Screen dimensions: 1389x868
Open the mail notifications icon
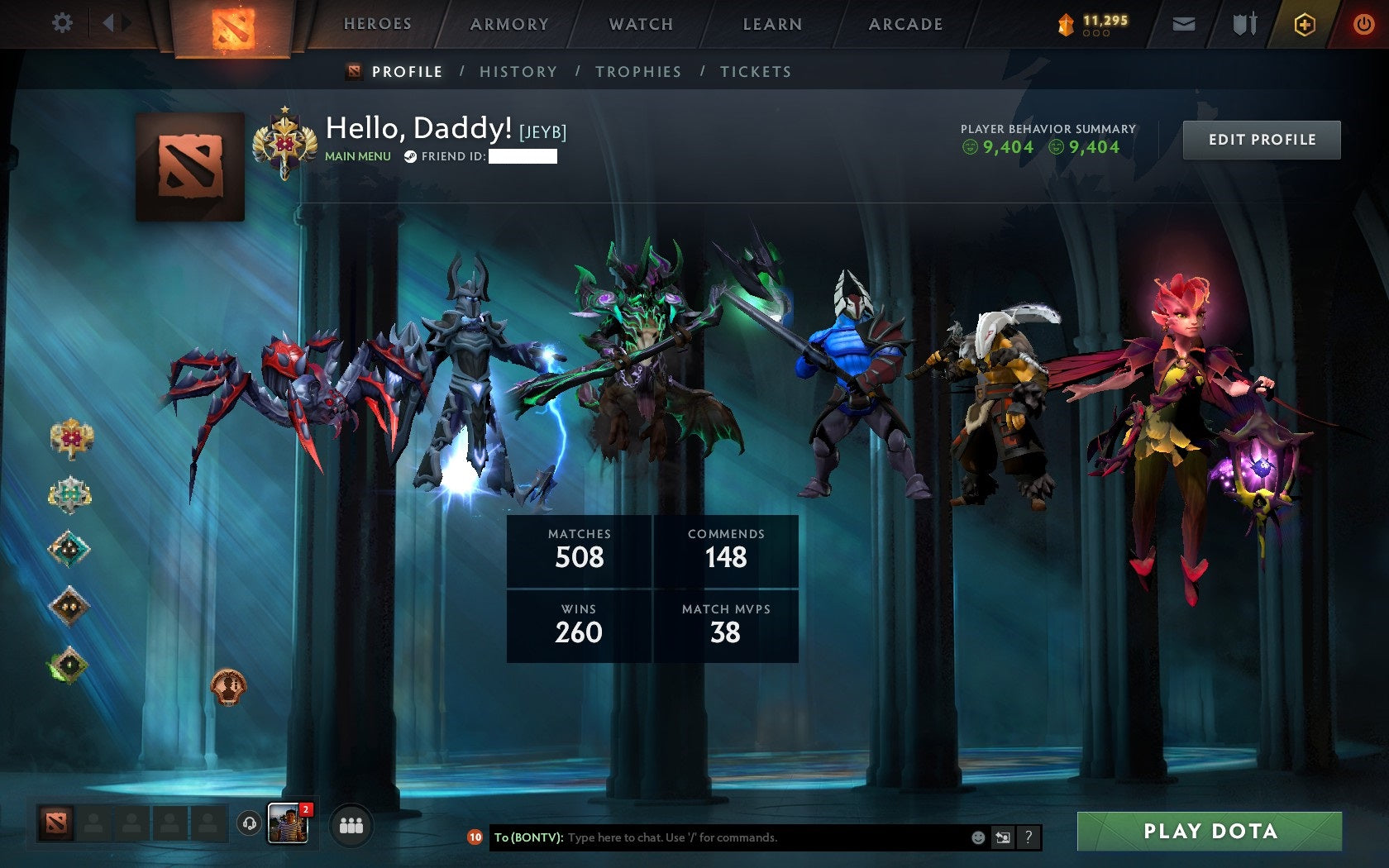tap(1186, 24)
